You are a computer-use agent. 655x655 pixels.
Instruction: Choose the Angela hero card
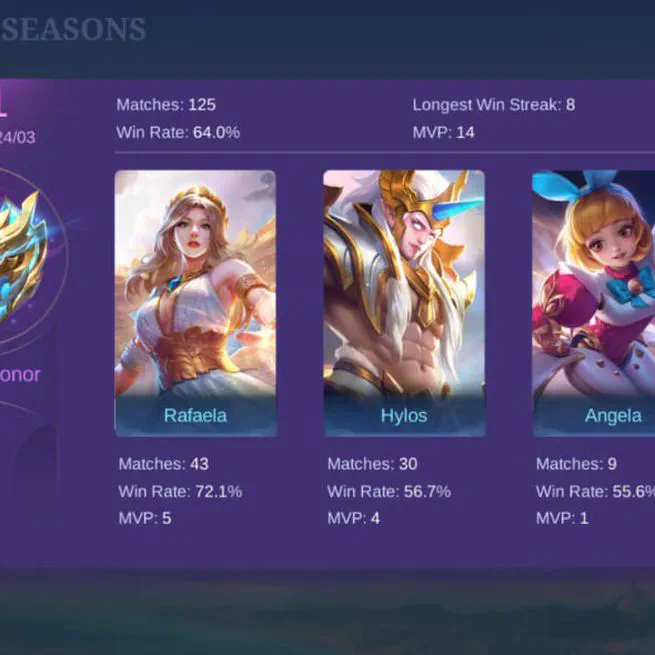pyautogui.click(x=595, y=303)
